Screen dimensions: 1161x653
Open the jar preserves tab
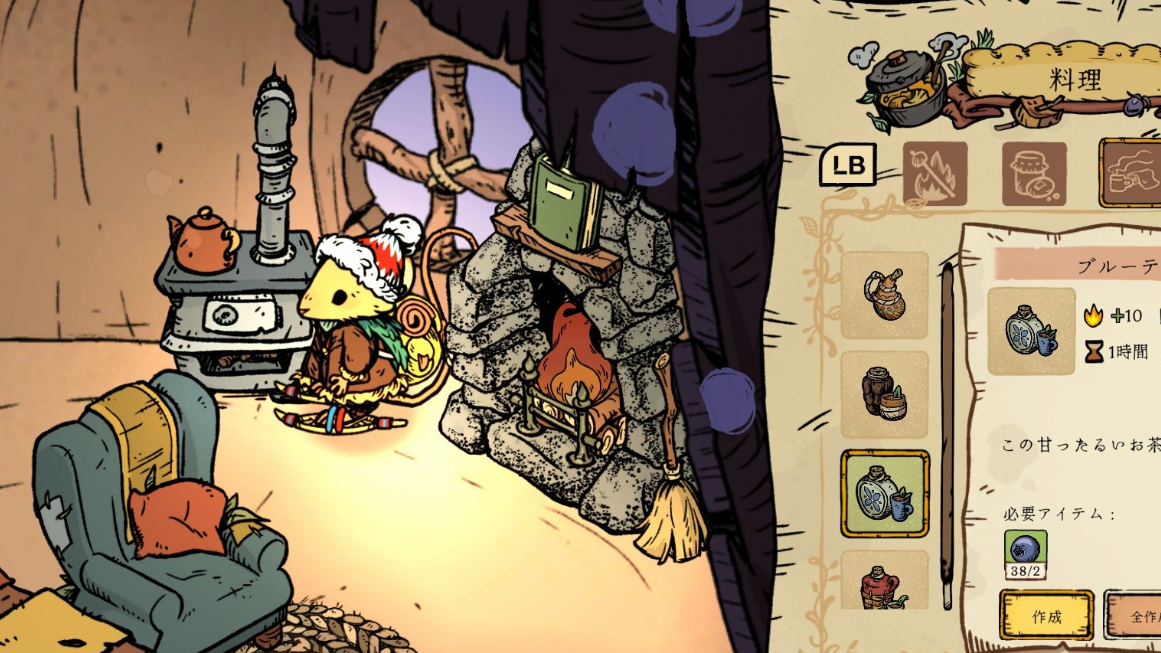(1034, 173)
